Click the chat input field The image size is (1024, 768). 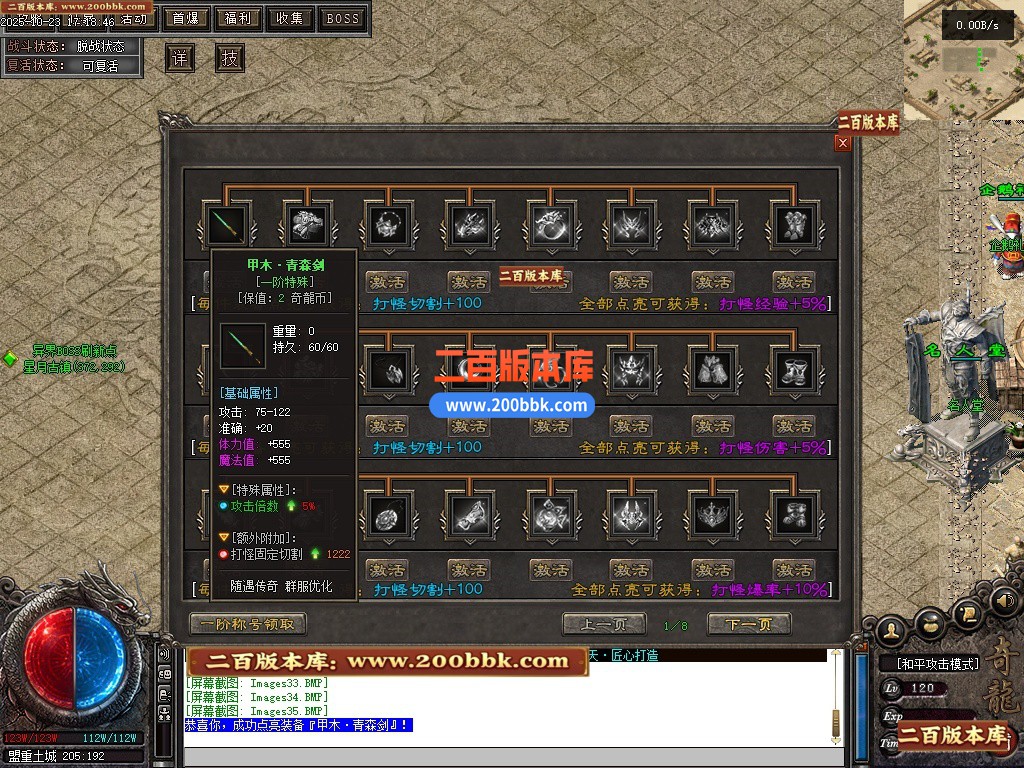point(500,757)
